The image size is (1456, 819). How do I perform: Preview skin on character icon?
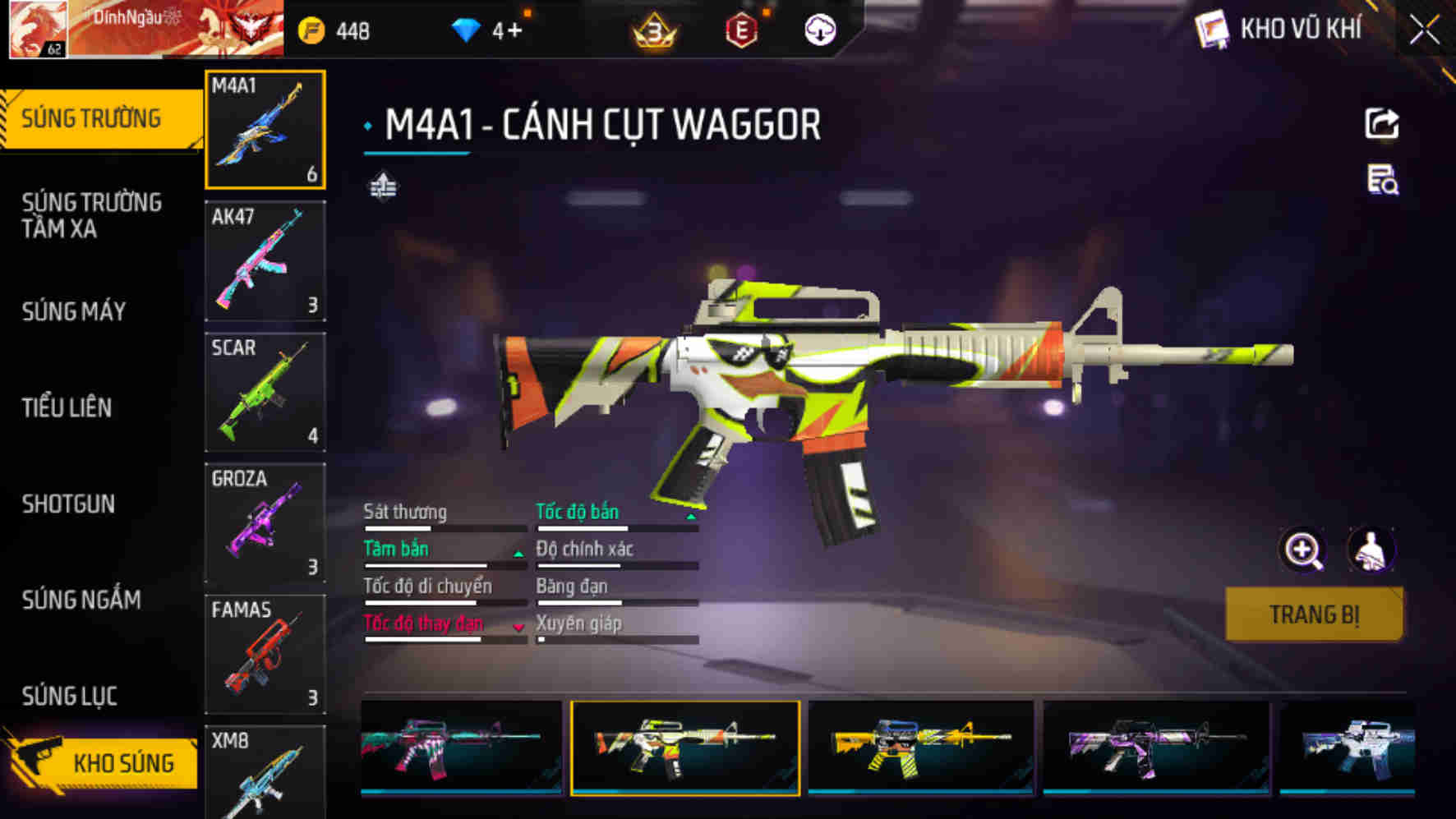coord(1371,550)
